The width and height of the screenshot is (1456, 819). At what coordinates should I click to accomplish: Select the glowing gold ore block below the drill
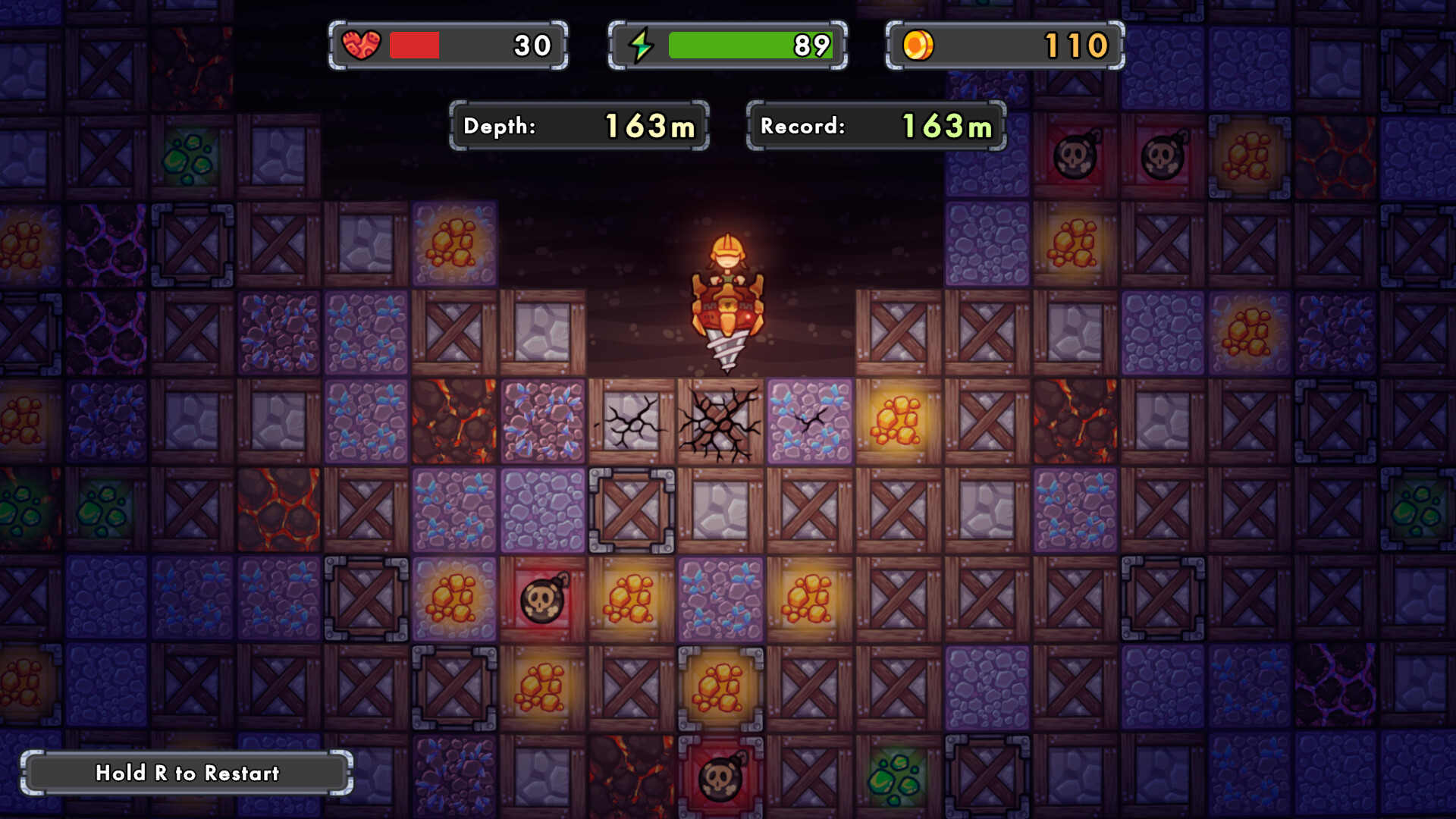pos(899,421)
